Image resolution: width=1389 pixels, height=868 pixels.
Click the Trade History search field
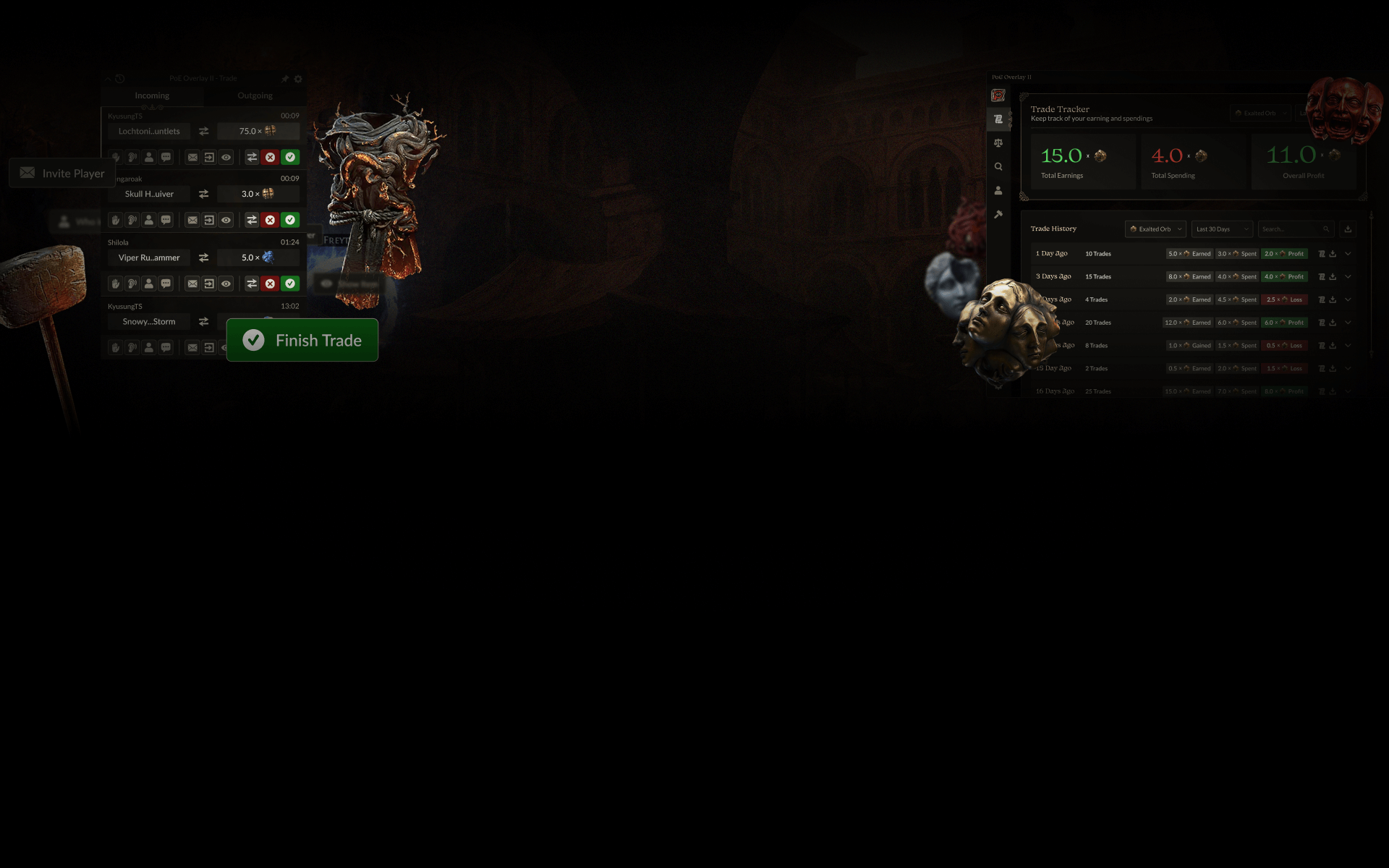pos(1291,229)
